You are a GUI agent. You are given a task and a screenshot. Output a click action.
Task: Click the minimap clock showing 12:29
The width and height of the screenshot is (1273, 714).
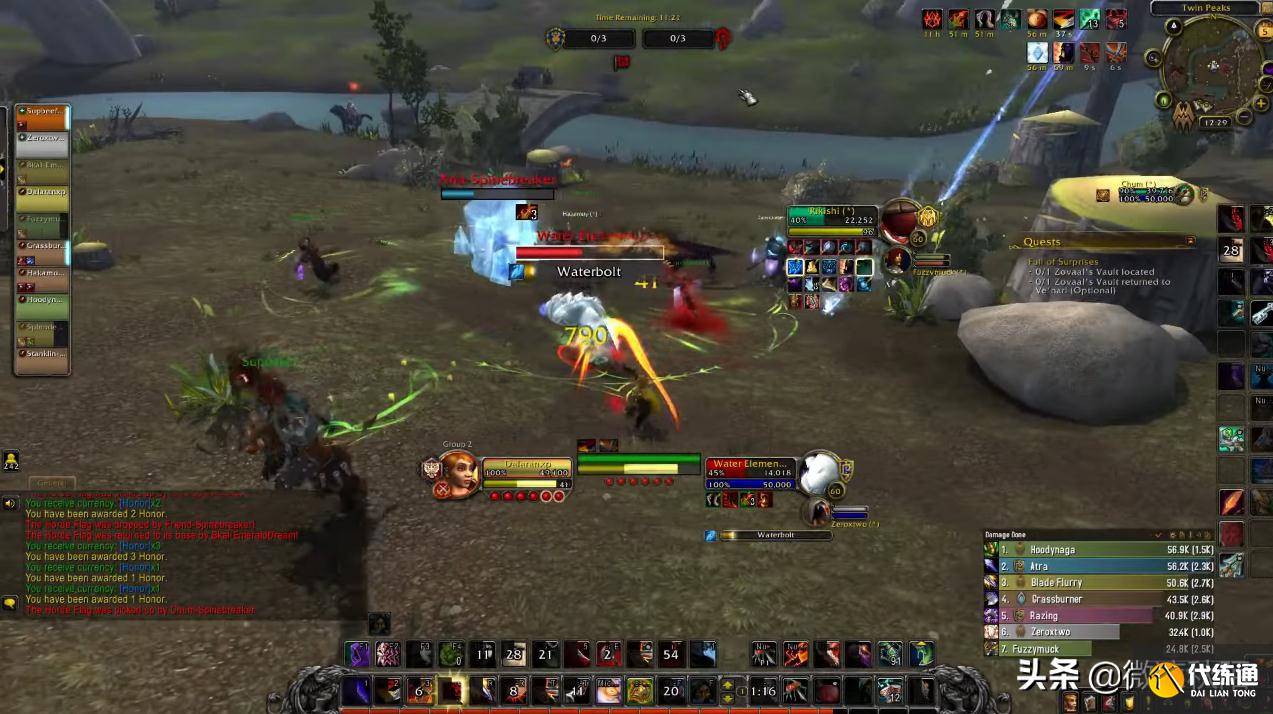[x=1216, y=122]
